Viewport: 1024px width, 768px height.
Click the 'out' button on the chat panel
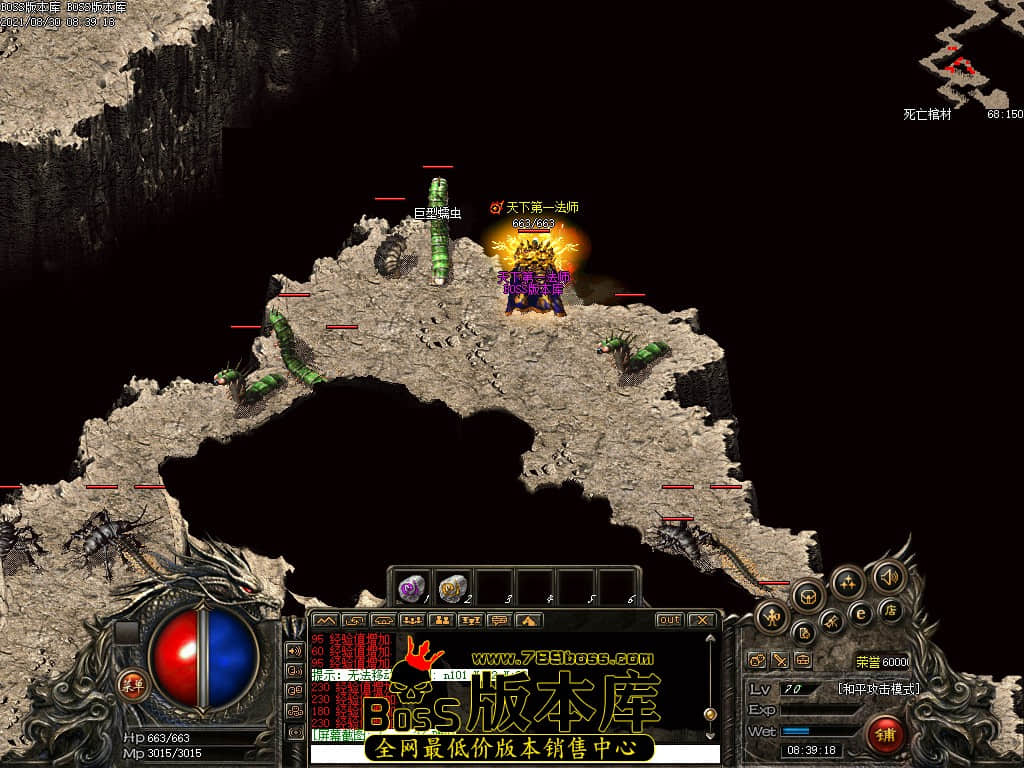click(x=669, y=620)
